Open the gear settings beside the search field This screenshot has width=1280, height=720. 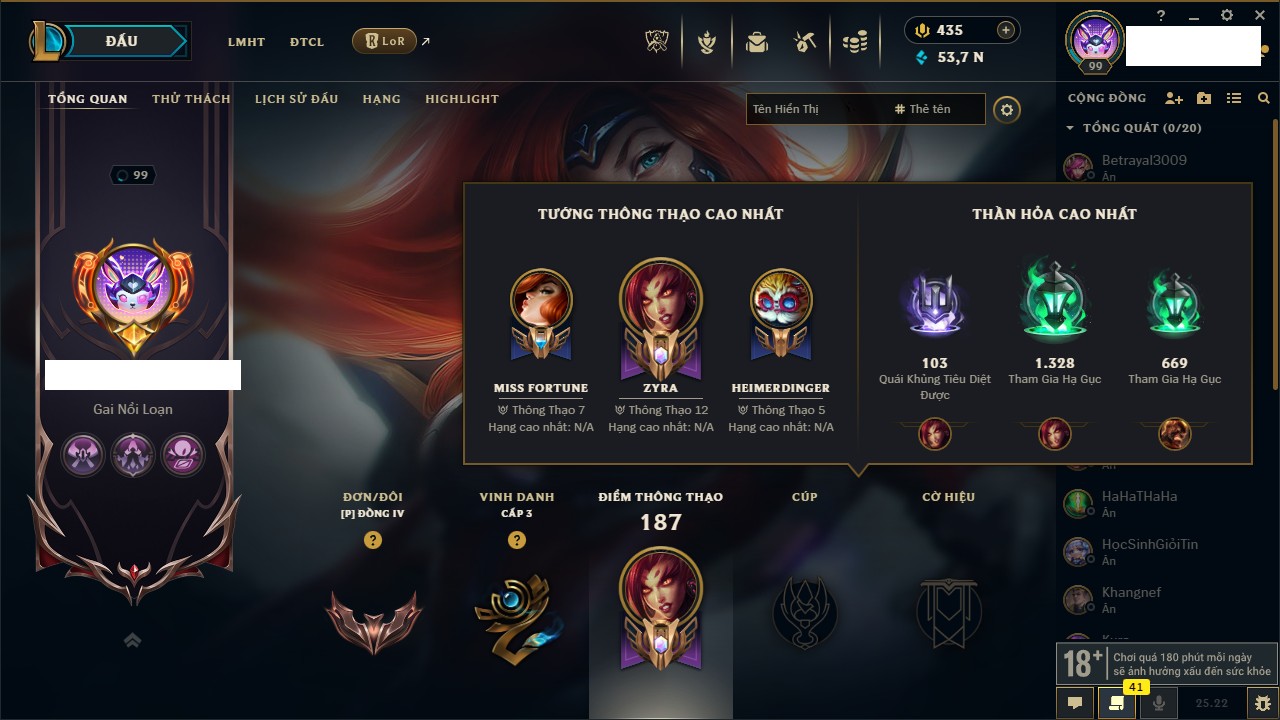tap(1007, 110)
